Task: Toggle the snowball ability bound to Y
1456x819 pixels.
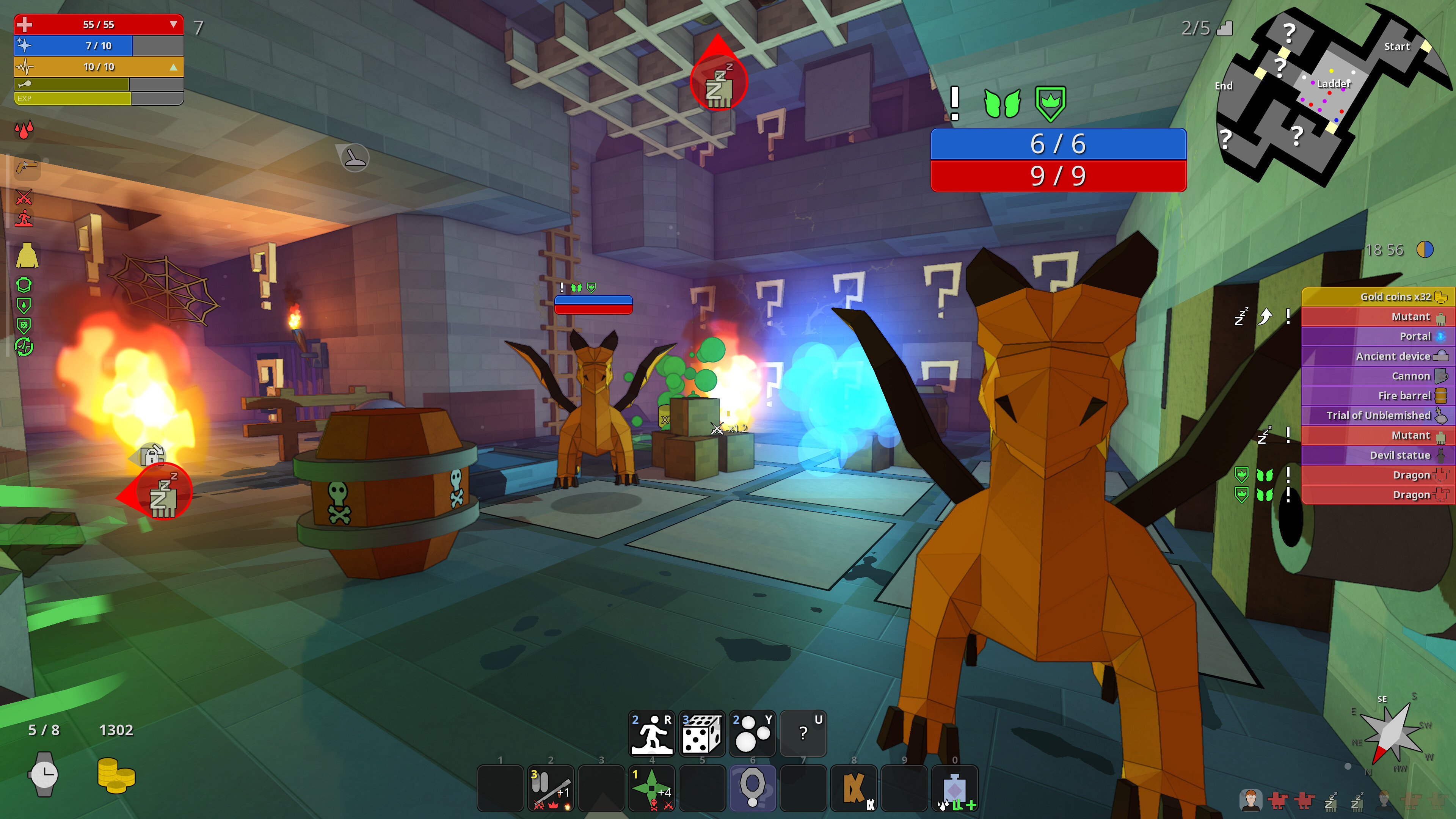Action: pos(753,733)
